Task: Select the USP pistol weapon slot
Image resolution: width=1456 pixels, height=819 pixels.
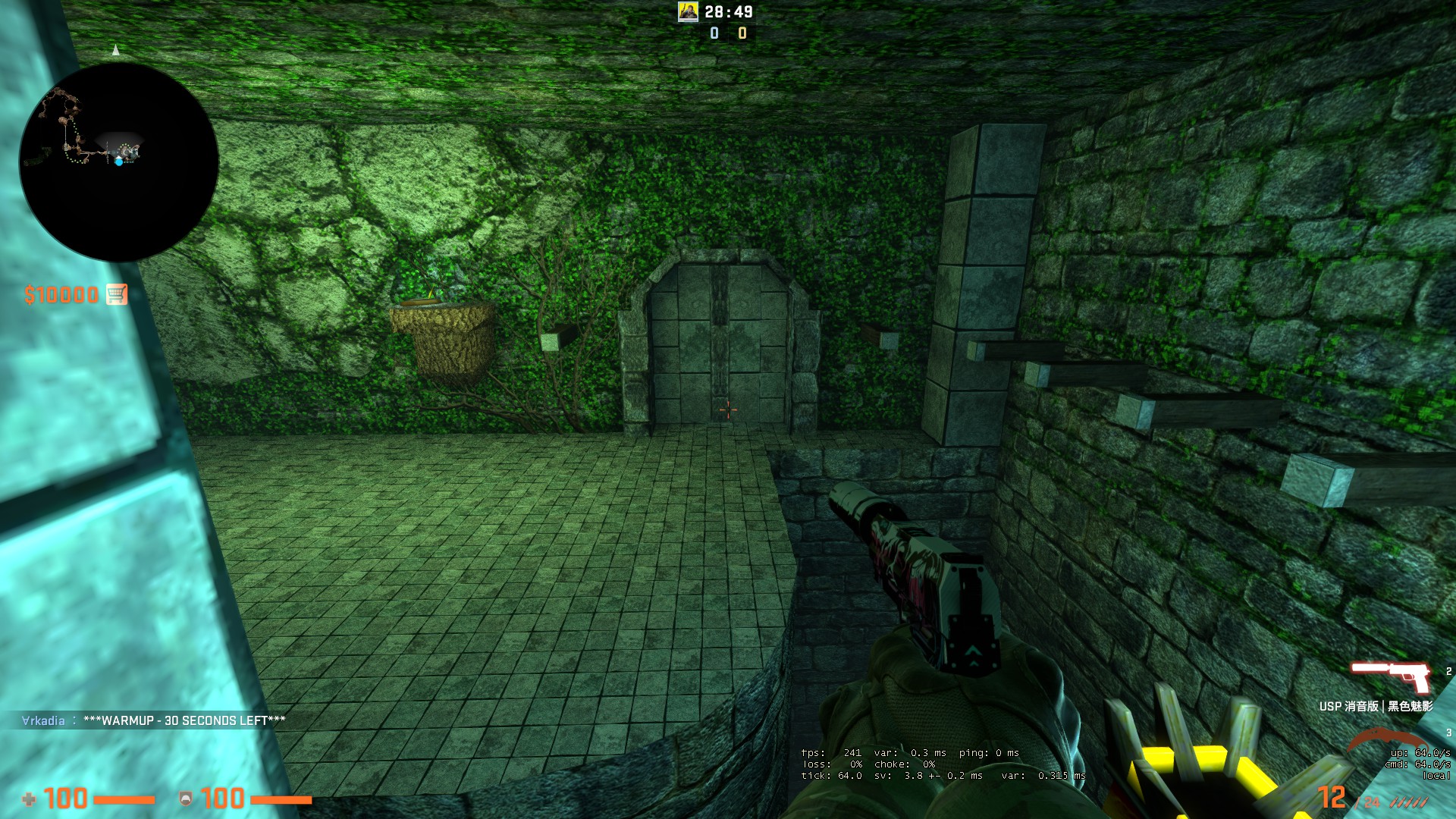Action: [x=1390, y=676]
